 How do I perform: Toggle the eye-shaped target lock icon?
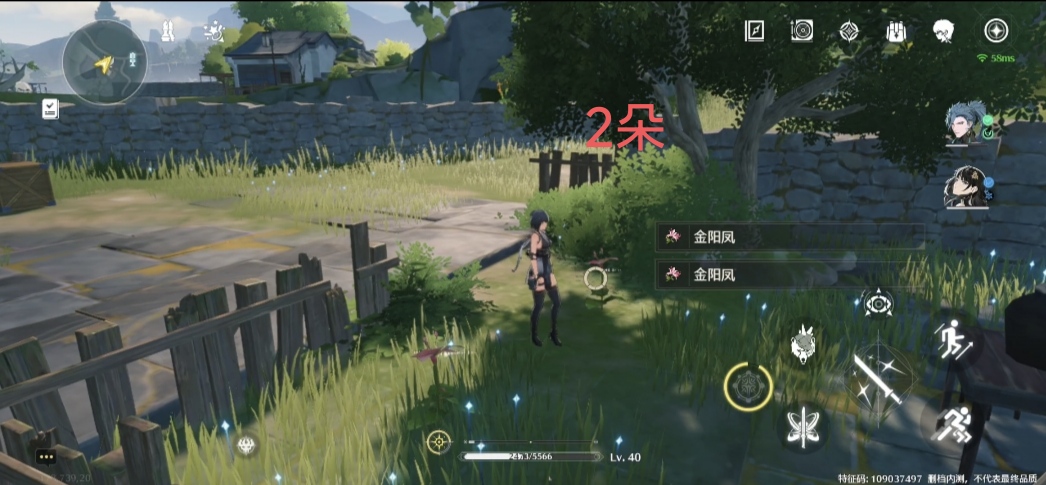[x=879, y=304]
